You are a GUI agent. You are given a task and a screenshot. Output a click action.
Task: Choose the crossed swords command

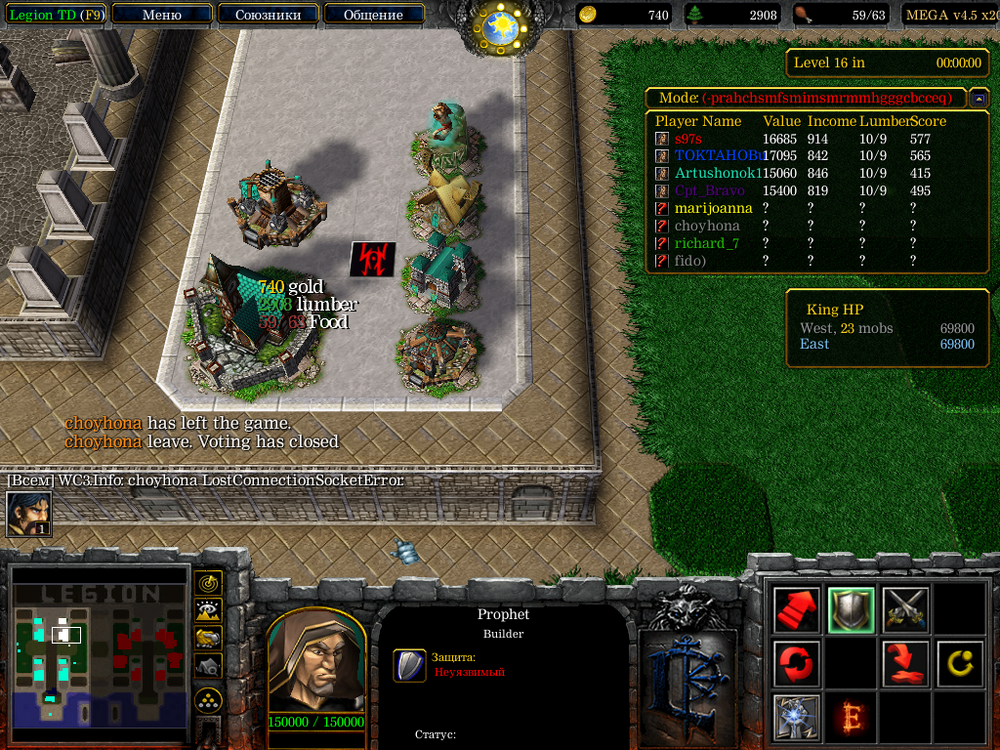pyautogui.click(x=905, y=610)
